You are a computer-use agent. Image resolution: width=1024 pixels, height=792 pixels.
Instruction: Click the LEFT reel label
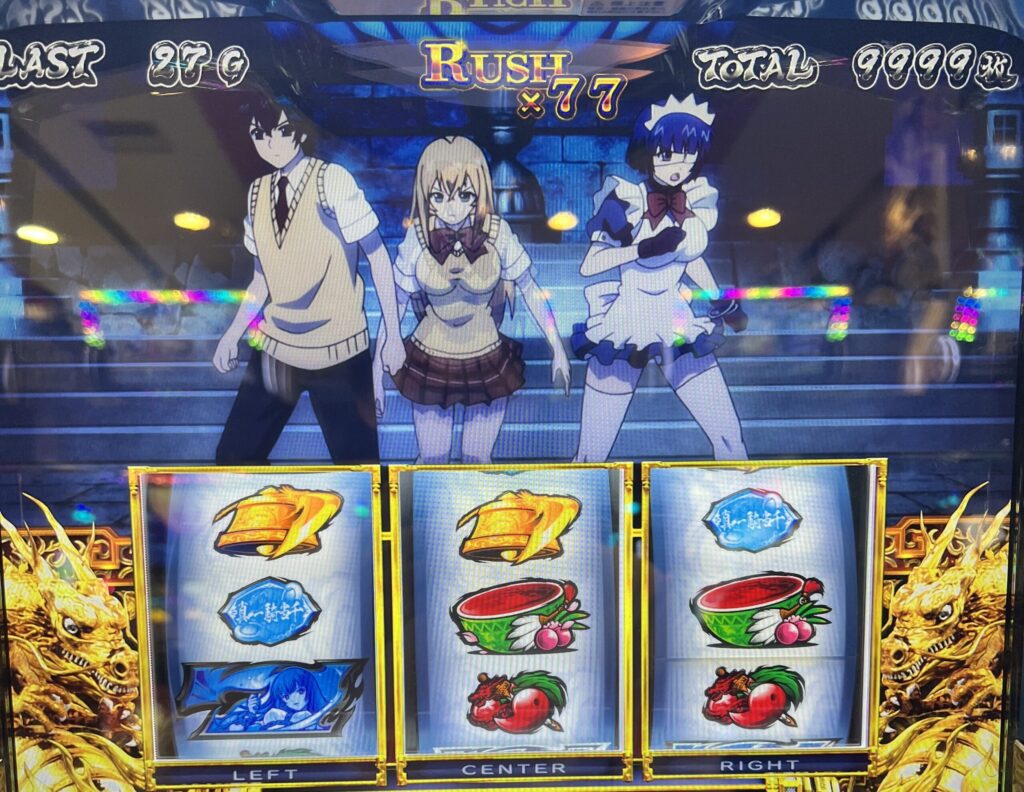point(265,773)
